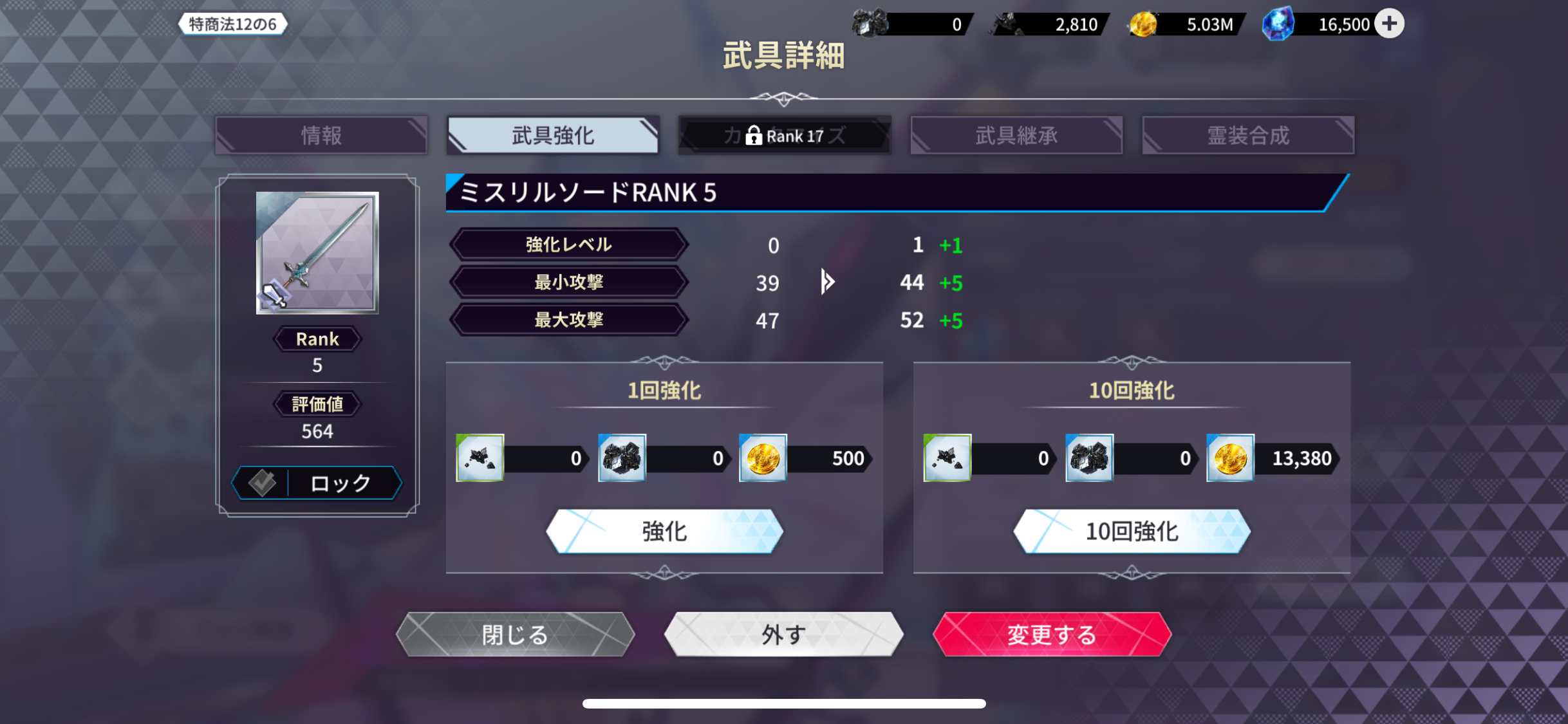Viewport: 1568px width, 724px height.
Task: Click the red 変更する button
Action: coord(1051,635)
